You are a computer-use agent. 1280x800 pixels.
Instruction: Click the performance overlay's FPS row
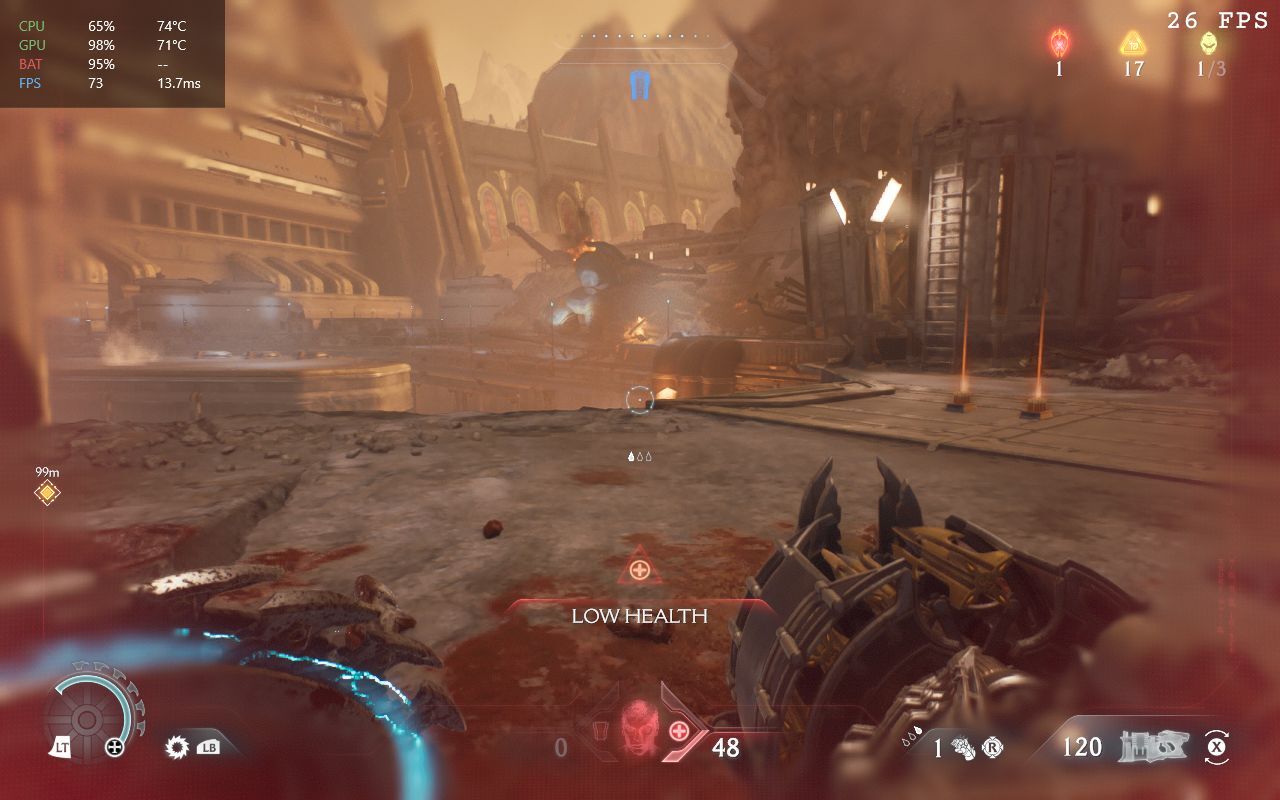[110, 83]
